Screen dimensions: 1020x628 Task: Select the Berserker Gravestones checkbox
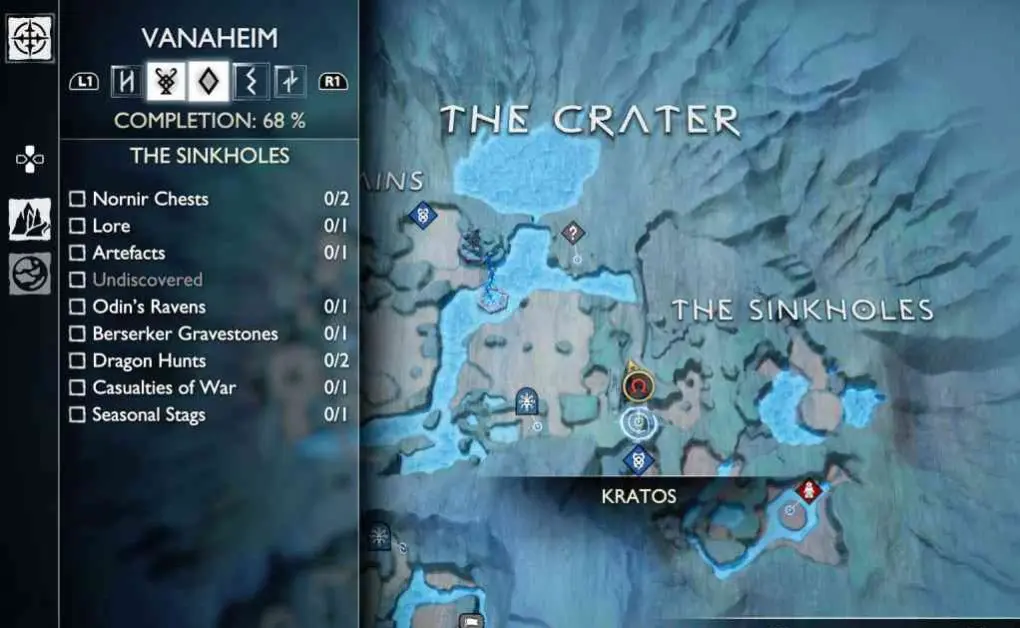pos(77,334)
